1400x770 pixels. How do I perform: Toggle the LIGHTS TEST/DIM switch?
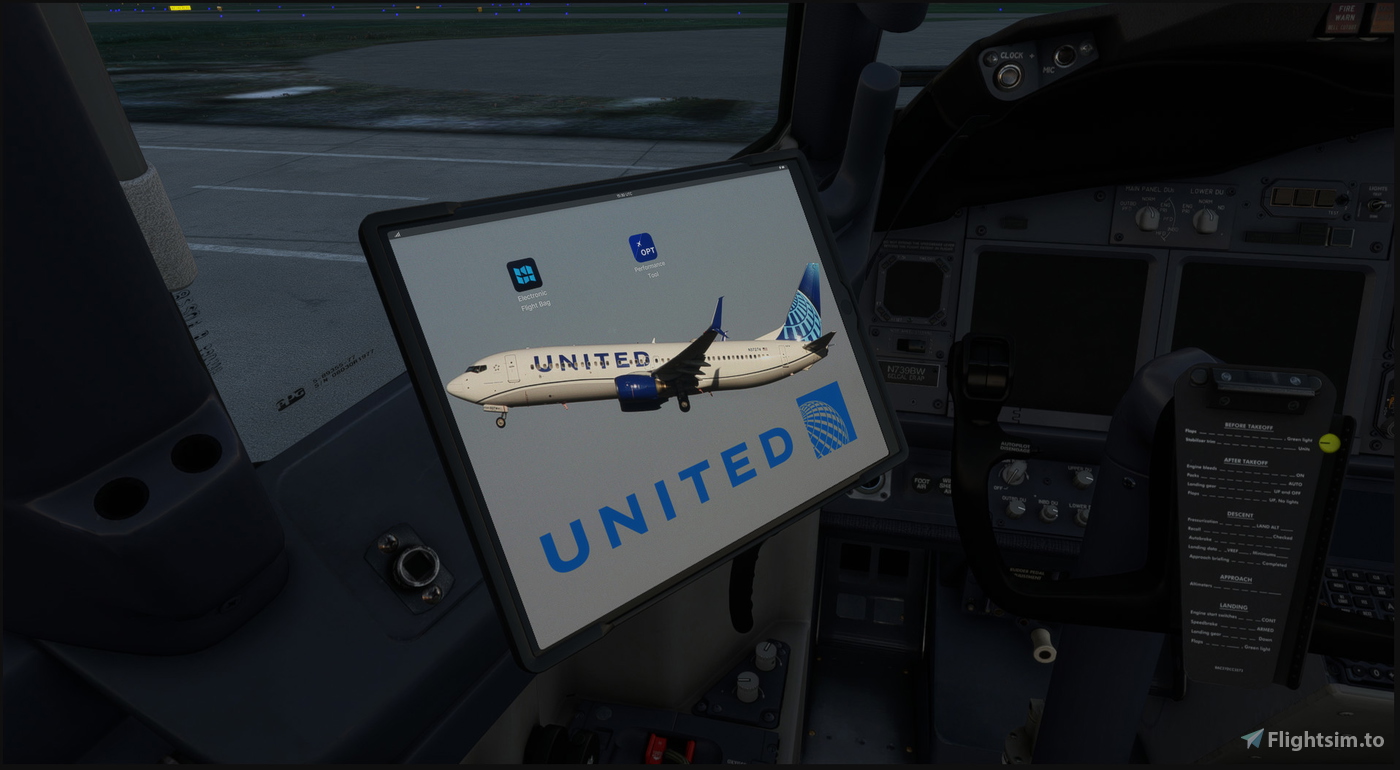[1376, 204]
